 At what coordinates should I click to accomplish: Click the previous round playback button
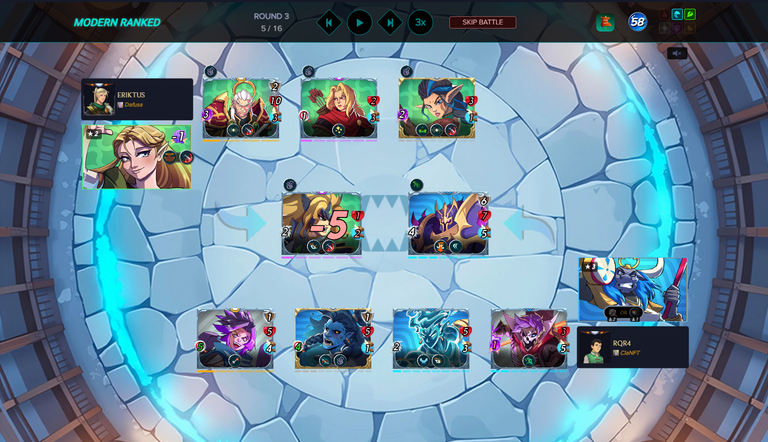329,22
